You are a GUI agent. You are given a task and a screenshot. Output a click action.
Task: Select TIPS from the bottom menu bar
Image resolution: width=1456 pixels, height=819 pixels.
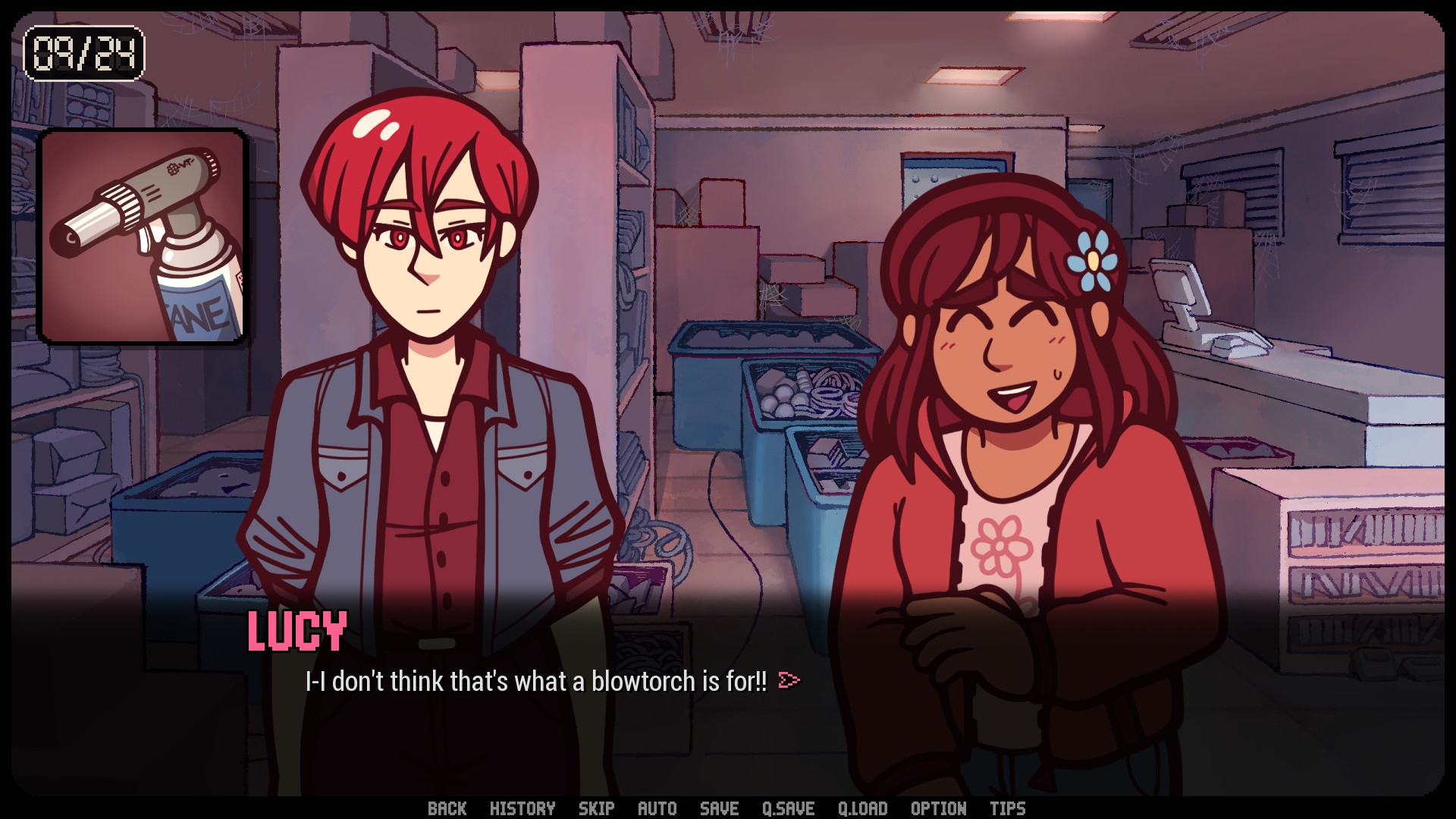pos(1006,808)
